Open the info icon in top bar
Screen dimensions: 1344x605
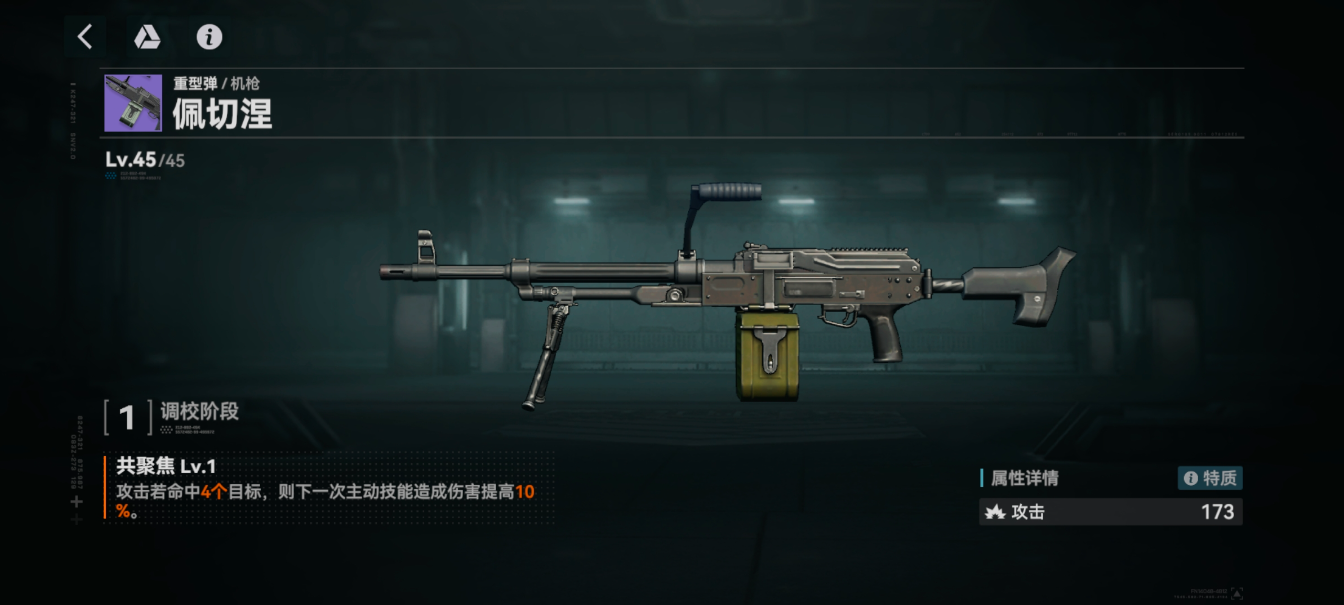209,37
